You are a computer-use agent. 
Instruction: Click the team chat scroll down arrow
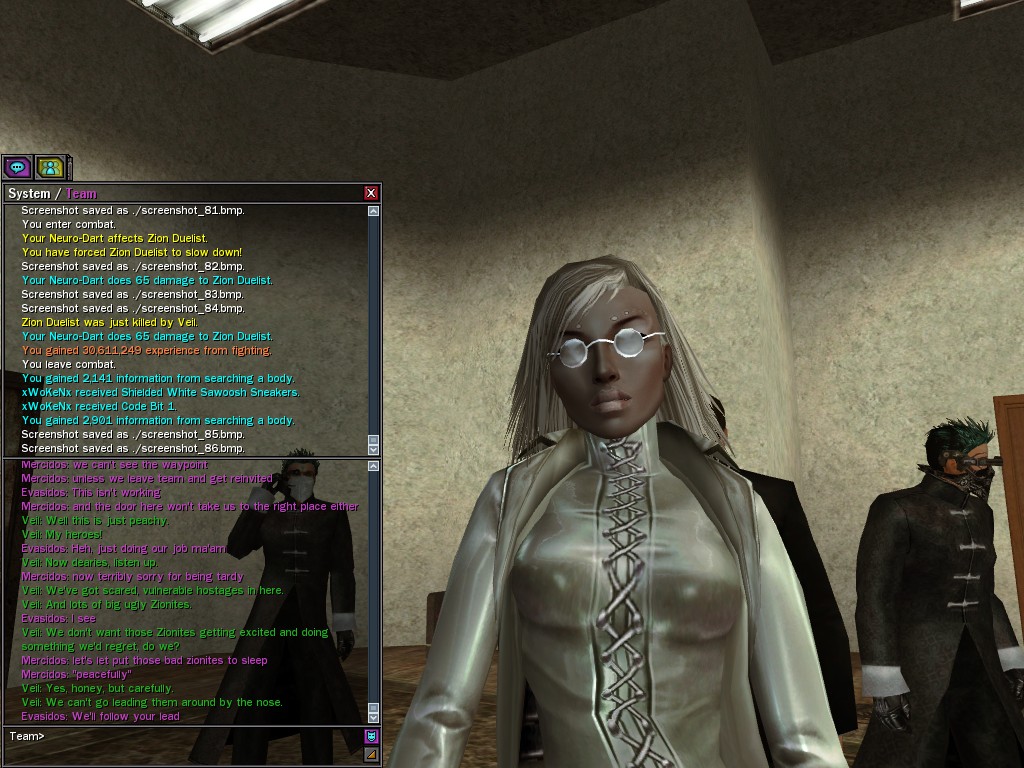click(374, 717)
